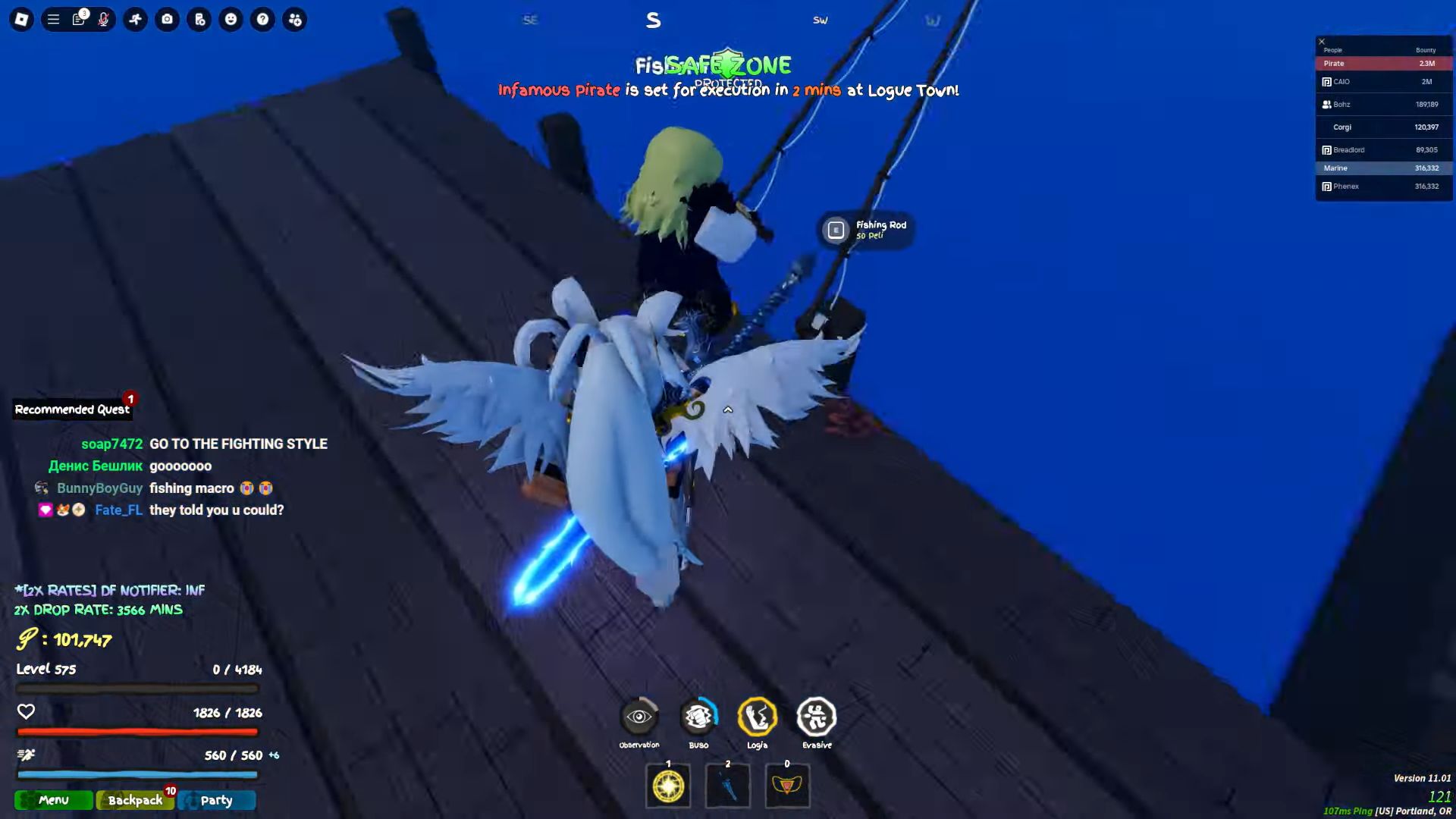
Task: Open Roblox help with the question mark icon
Action: (x=263, y=20)
